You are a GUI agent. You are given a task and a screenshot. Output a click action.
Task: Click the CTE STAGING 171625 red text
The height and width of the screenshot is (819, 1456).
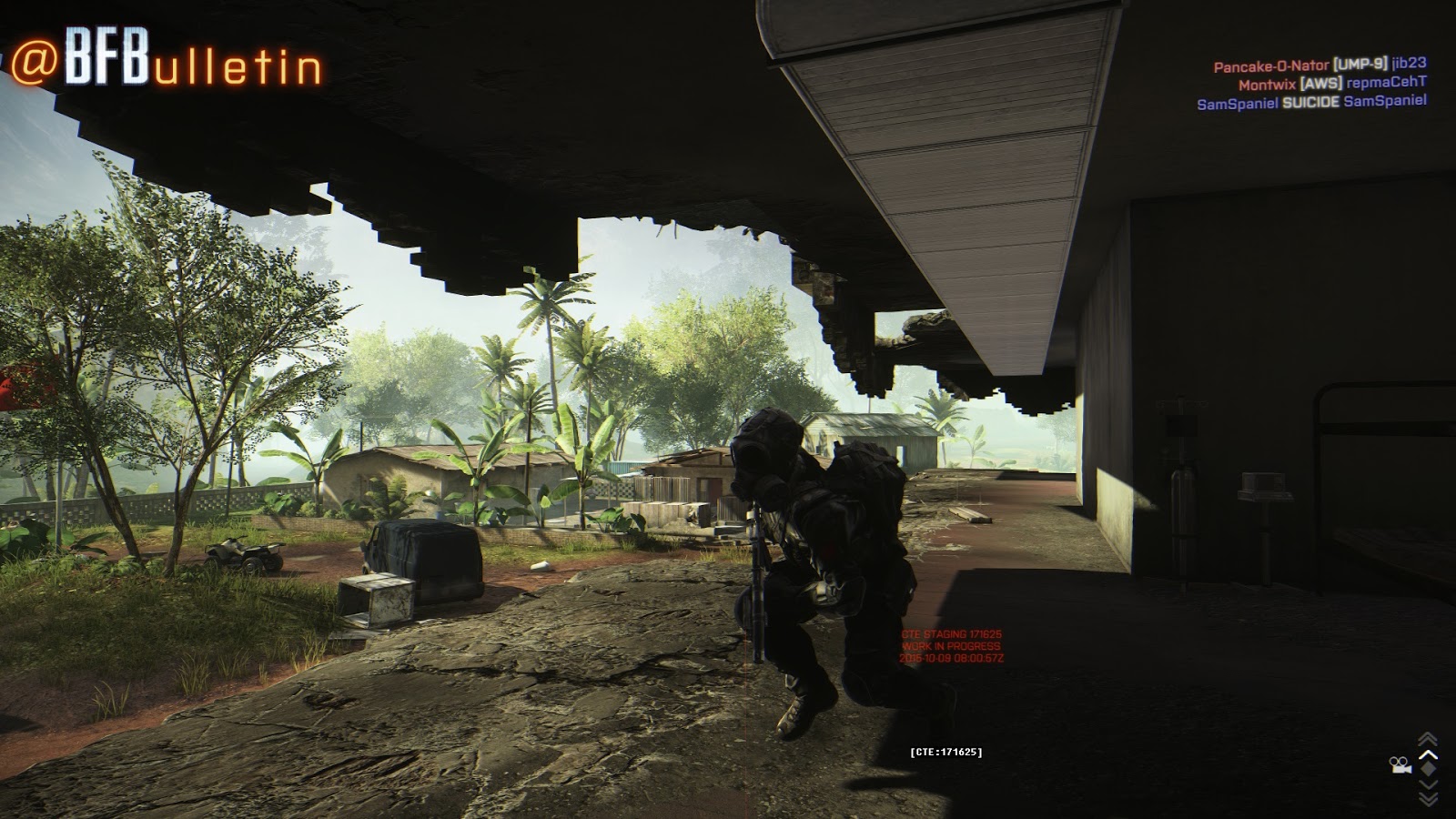tap(952, 632)
